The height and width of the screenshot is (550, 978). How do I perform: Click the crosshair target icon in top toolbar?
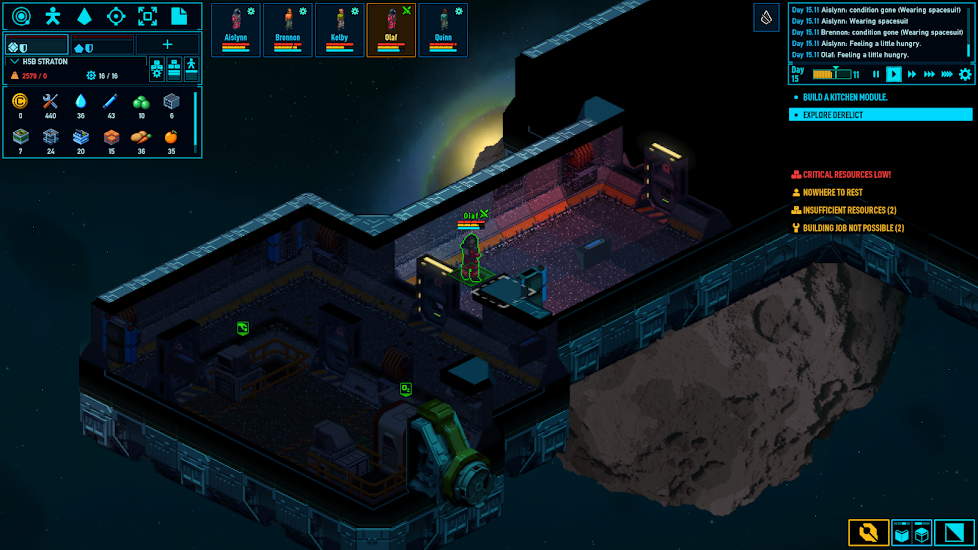(x=116, y=16)
